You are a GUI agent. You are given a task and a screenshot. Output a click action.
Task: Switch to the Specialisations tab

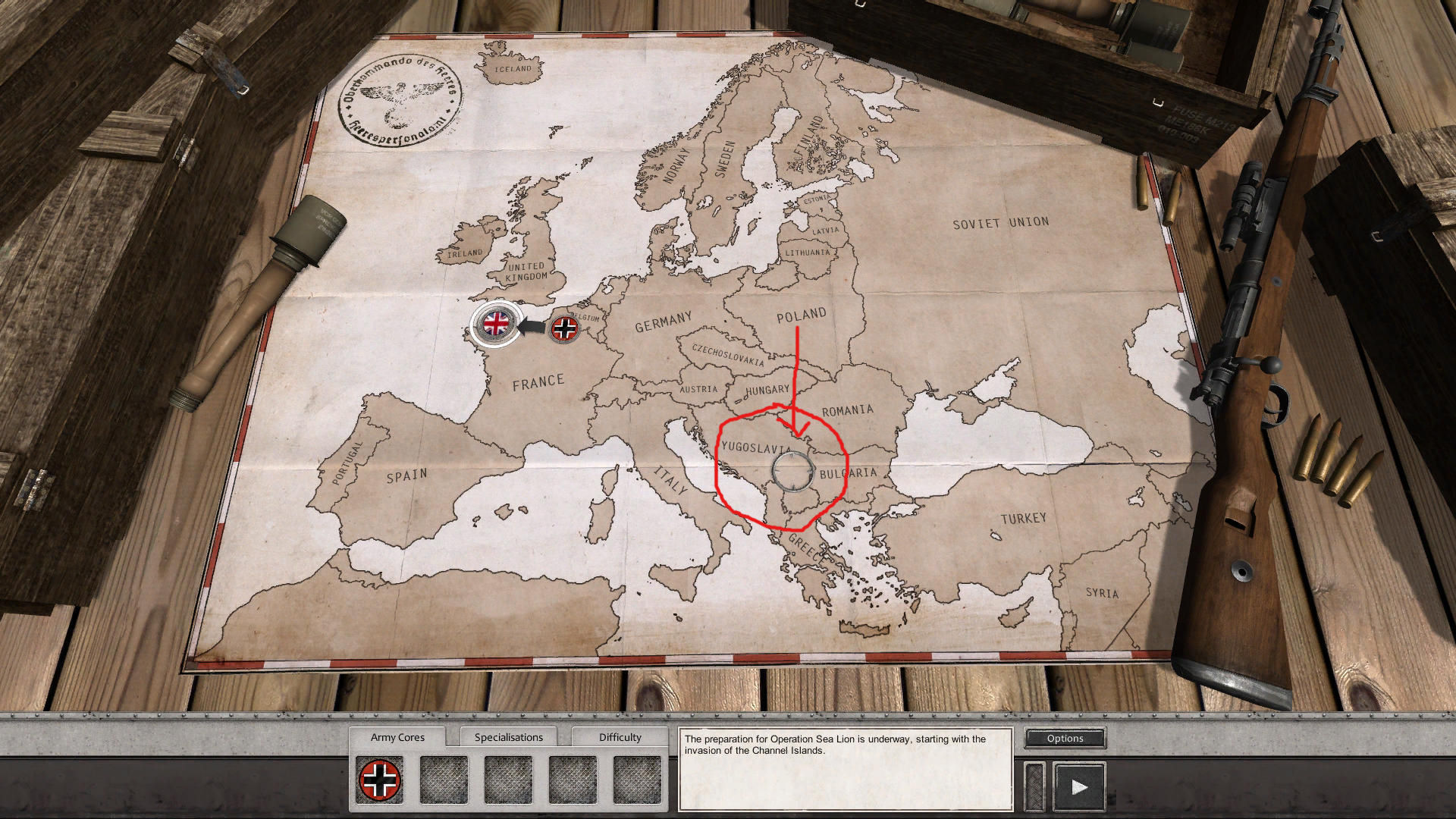tap(509, 736)
